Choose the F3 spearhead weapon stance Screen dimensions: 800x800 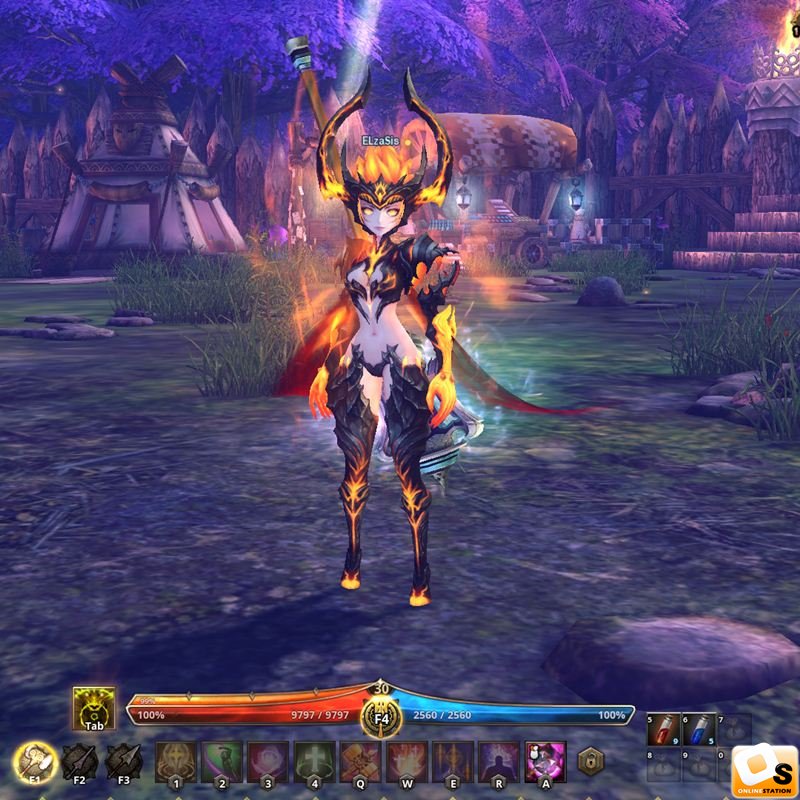[x=122, y=762]
